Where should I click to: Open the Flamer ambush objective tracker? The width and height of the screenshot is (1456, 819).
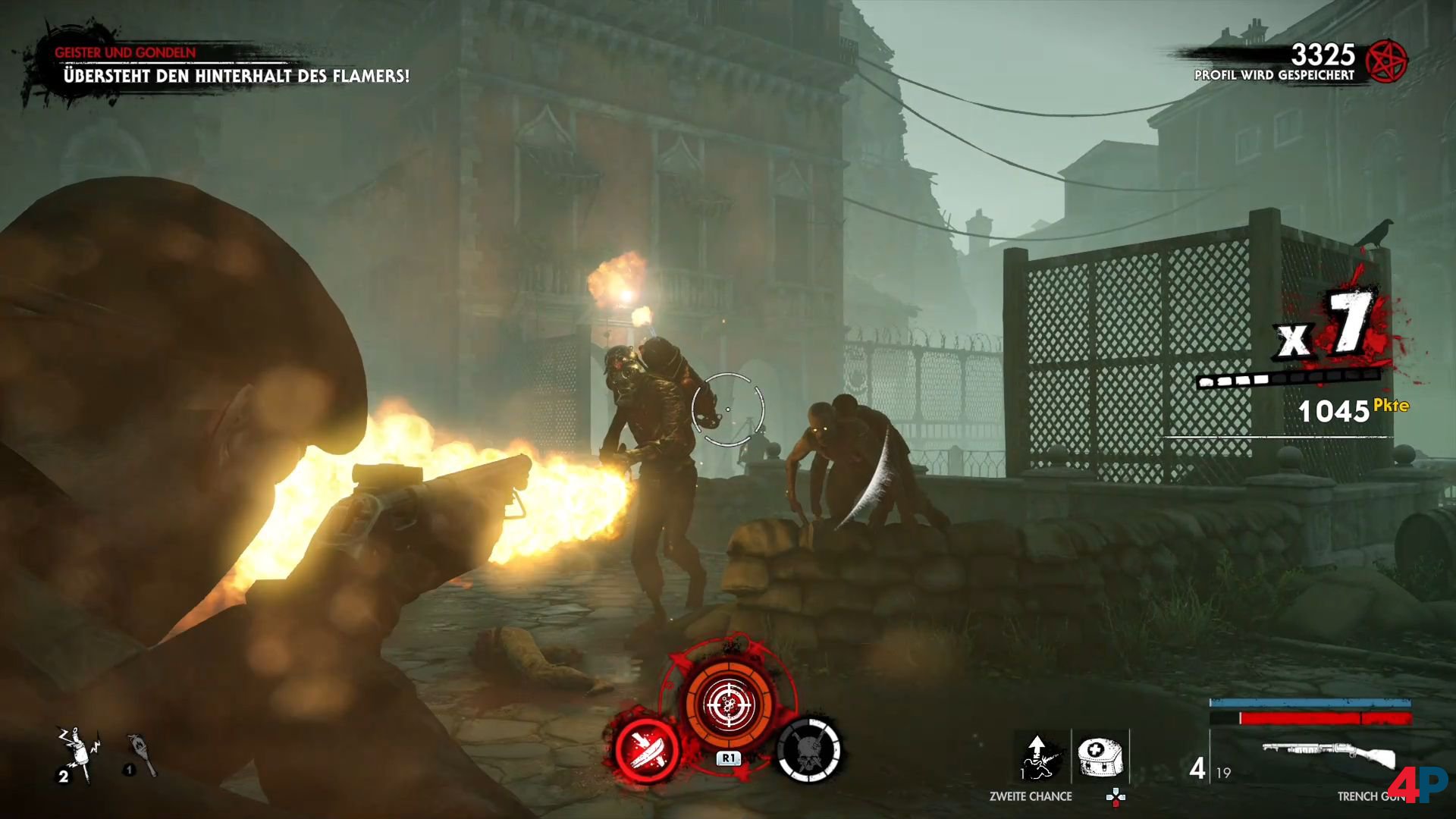(235, 75)
